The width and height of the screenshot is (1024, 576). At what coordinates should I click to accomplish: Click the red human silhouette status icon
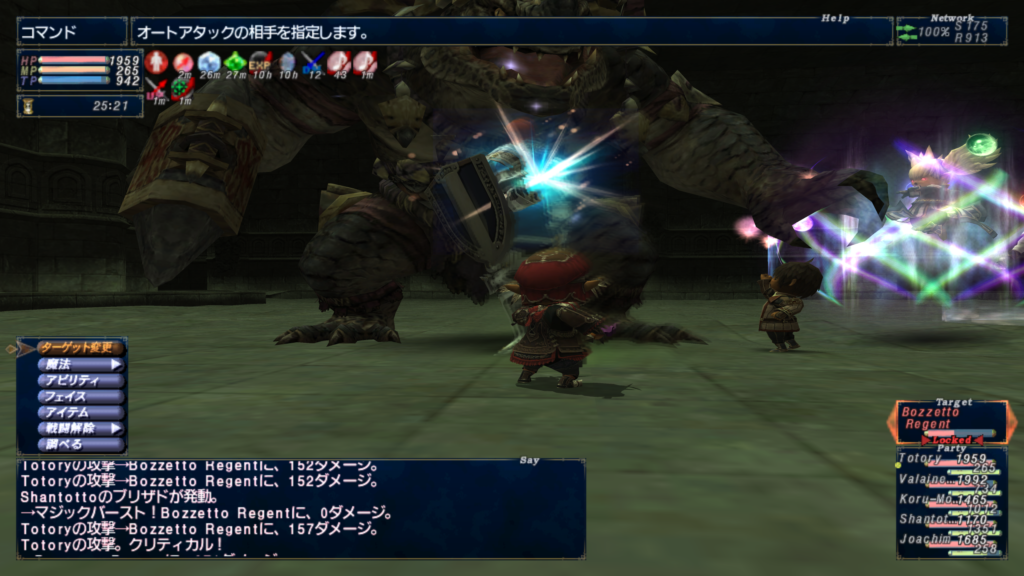pos(155,63)
